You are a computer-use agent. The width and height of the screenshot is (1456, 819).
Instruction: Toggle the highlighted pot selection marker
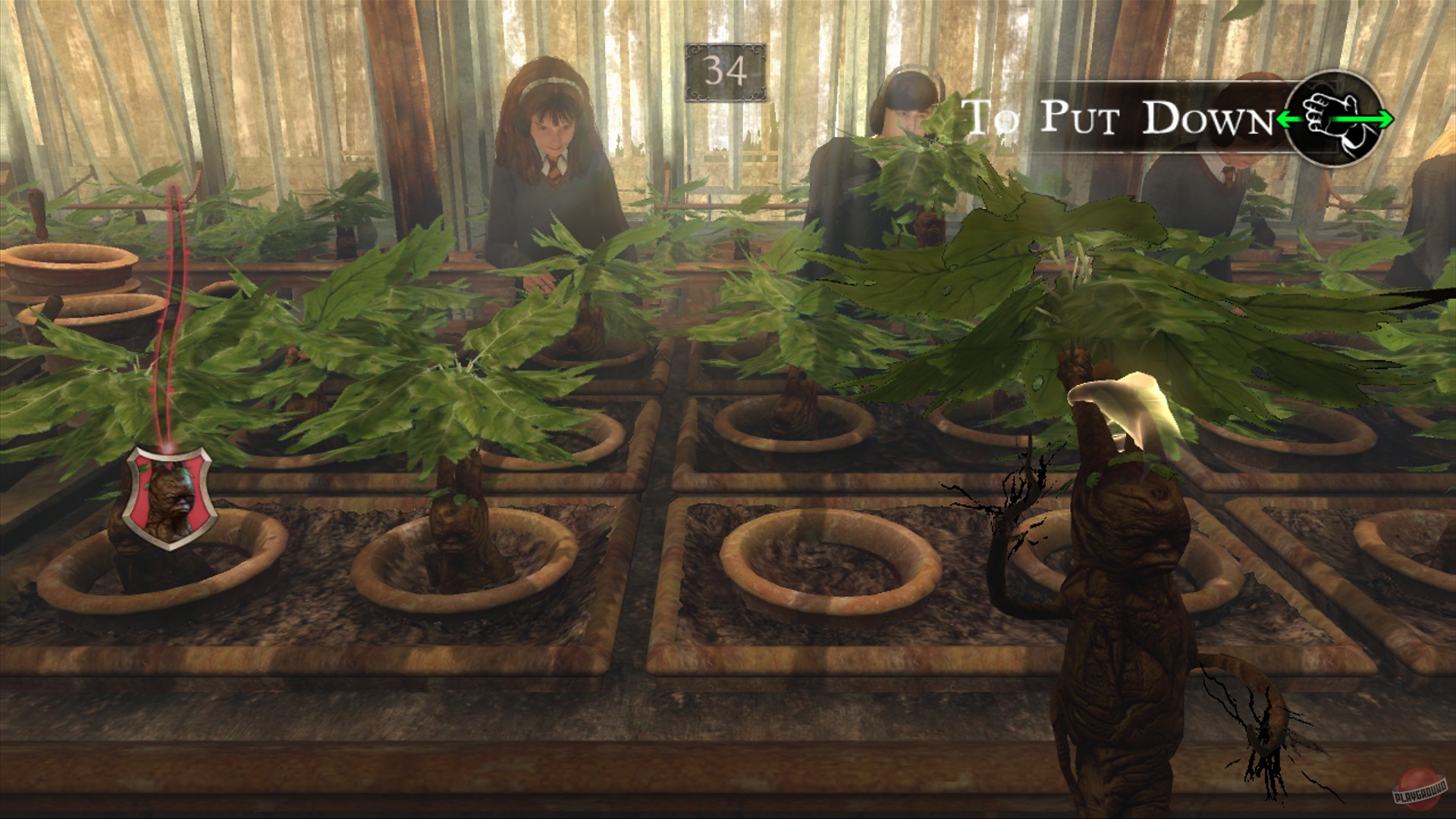pyautogui.click(x=167, y=500)
